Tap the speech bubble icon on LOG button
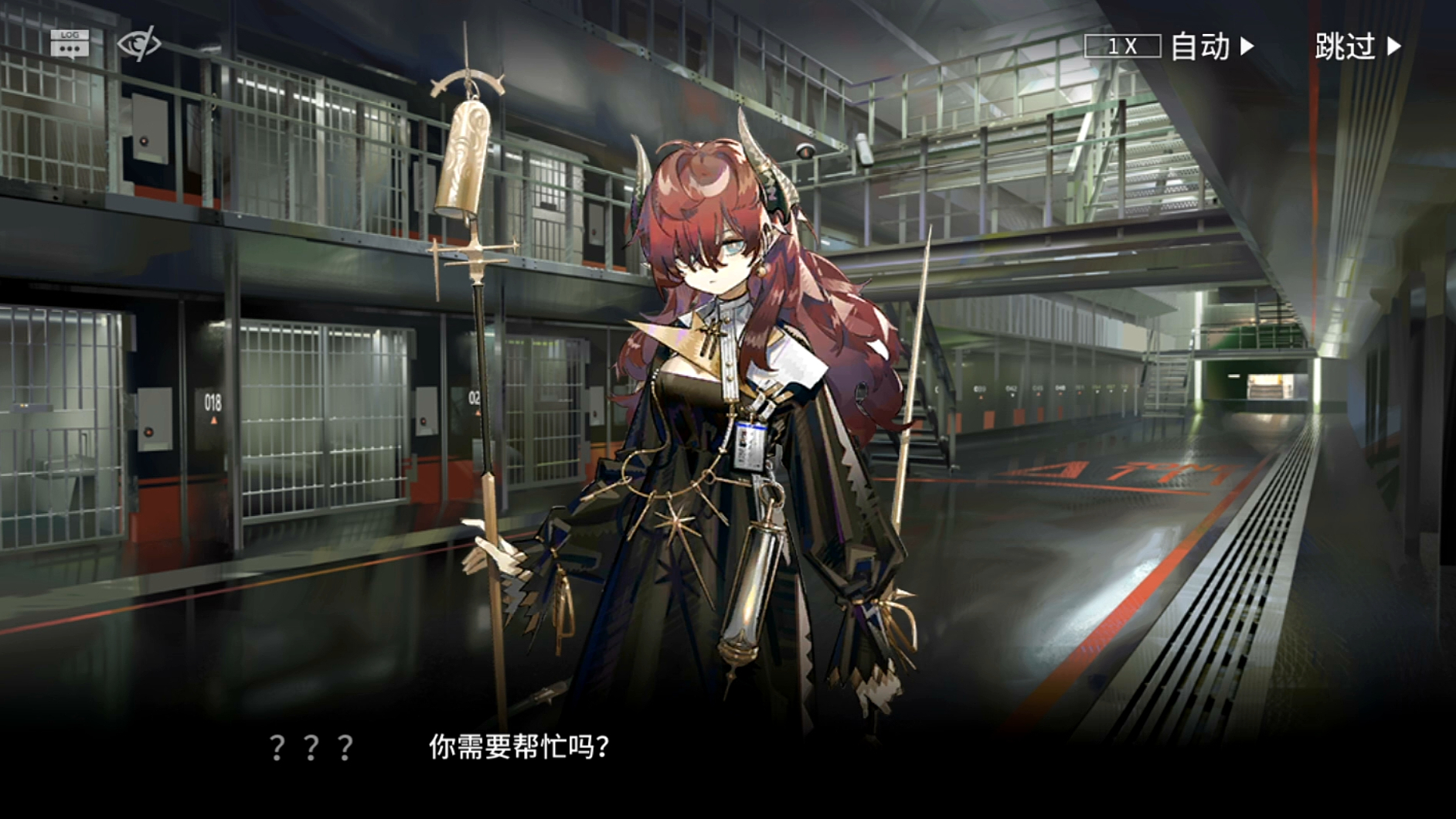 click(x=70, y=49)
